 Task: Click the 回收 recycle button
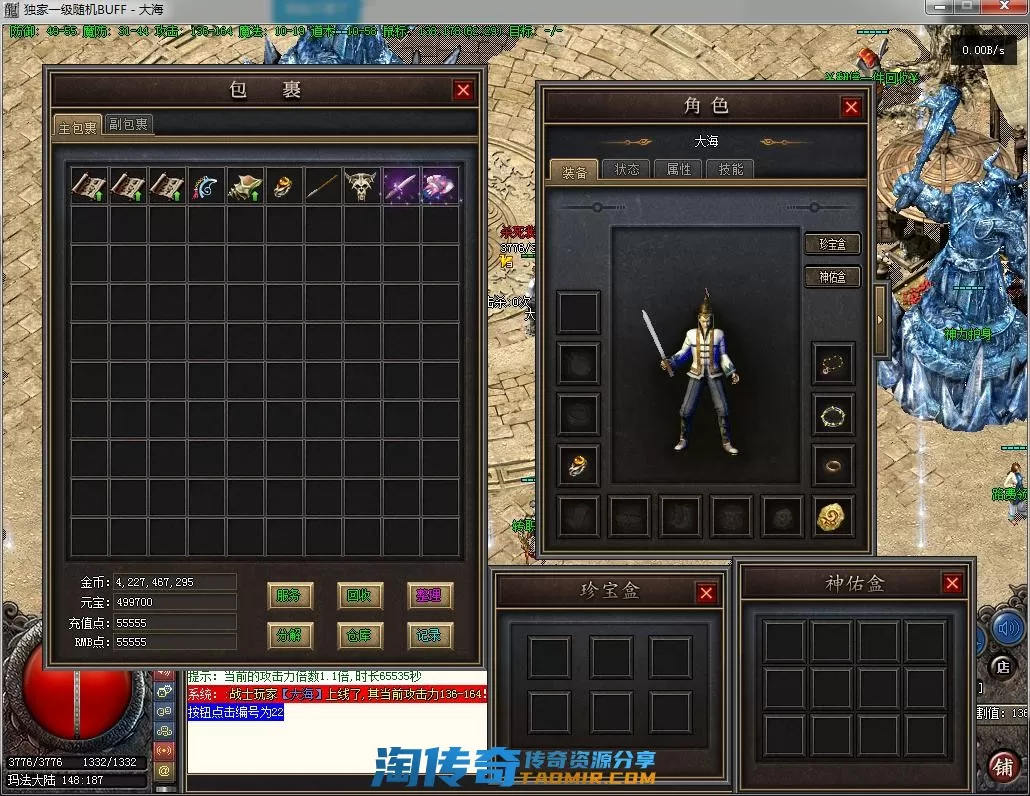[359, 596]
